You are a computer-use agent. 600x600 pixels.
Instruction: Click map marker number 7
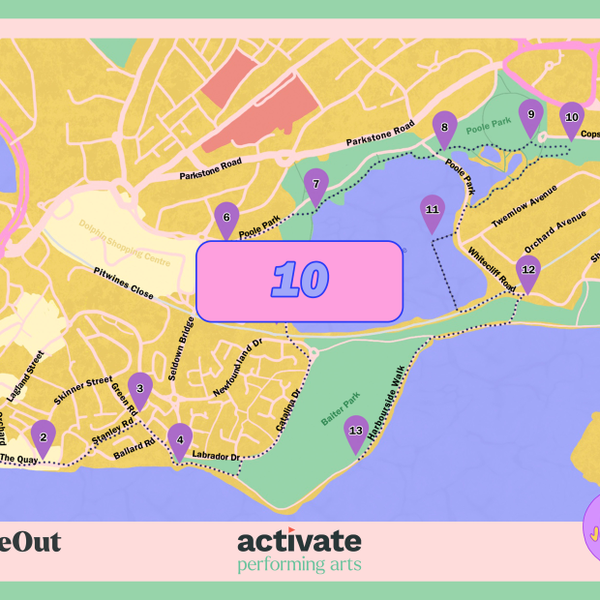[316, 184]
